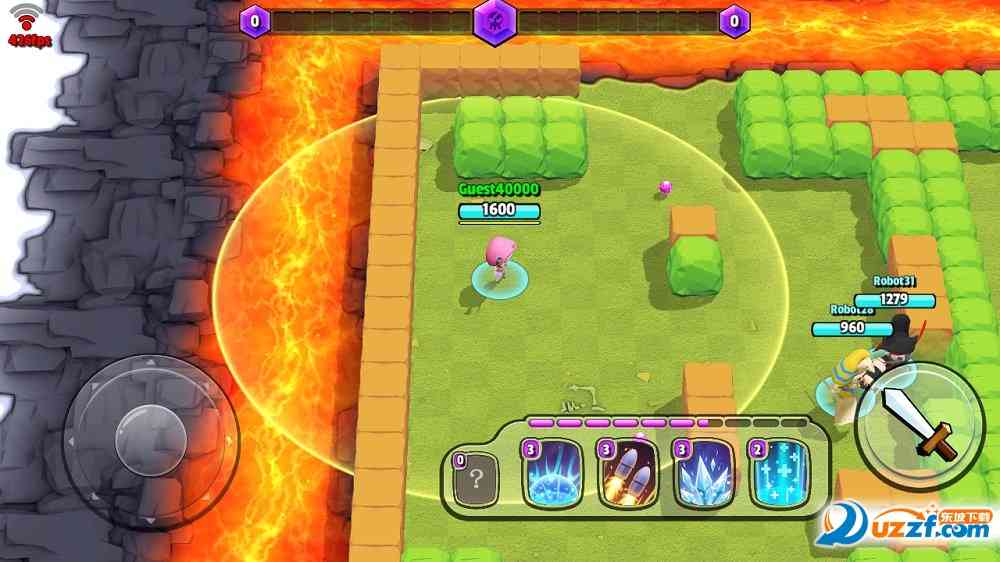Screen dimensions: 1000x562
Task: Click the purple skull emblem at top
Action: pyautogui.click(x=494, y=19)
